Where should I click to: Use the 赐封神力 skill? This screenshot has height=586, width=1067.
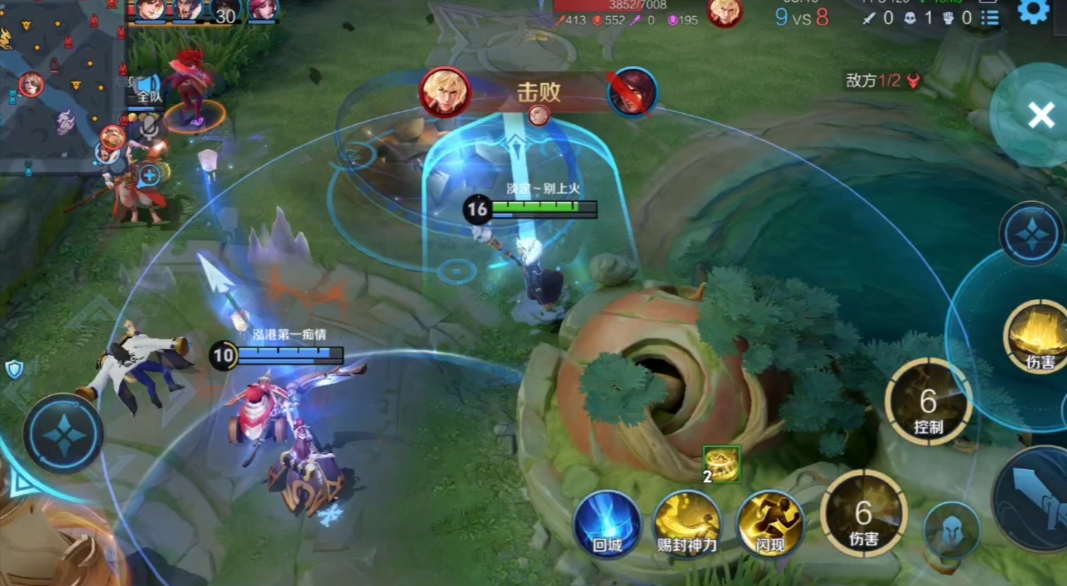687,522
